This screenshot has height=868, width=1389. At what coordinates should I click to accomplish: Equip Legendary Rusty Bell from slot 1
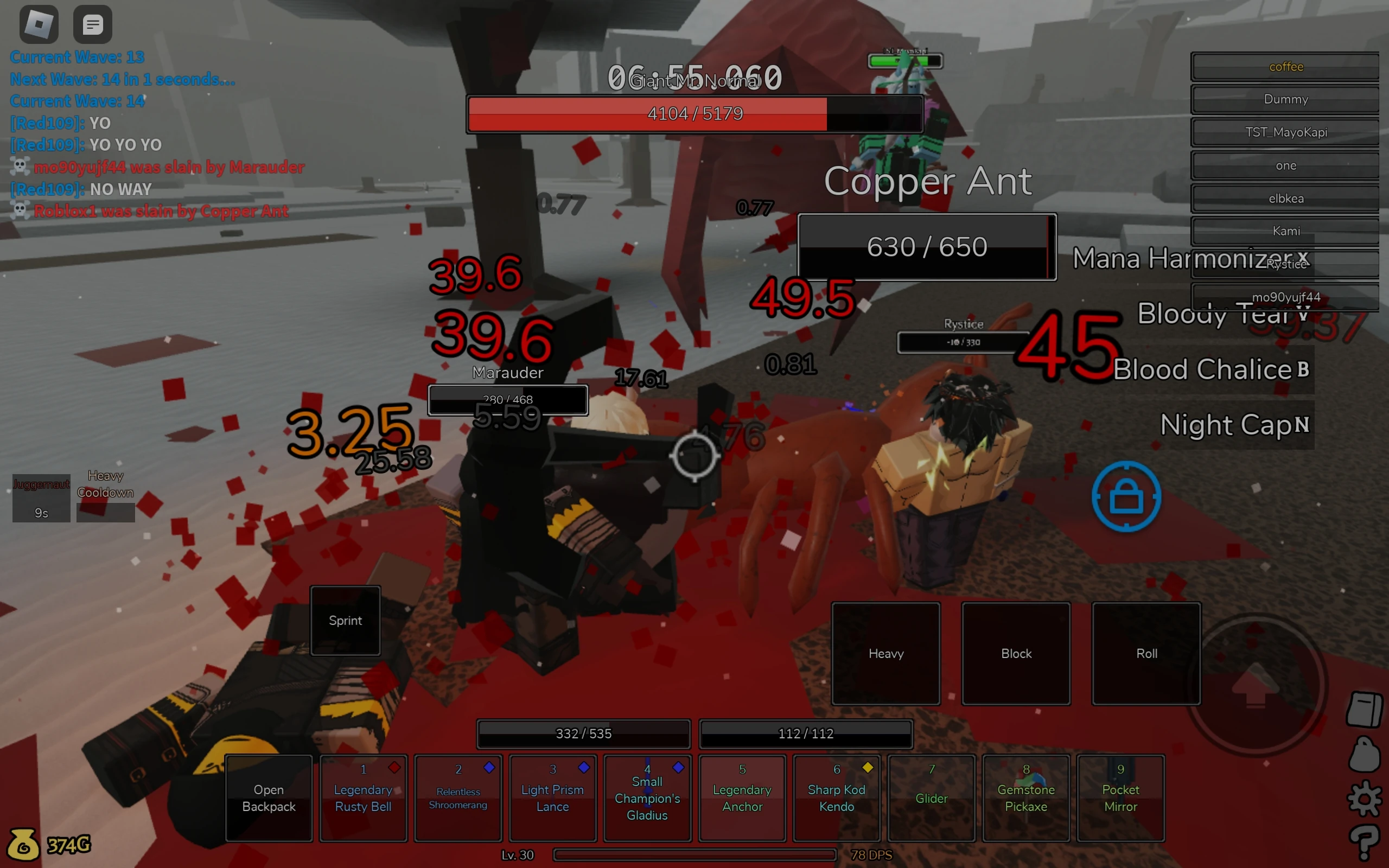364,798
